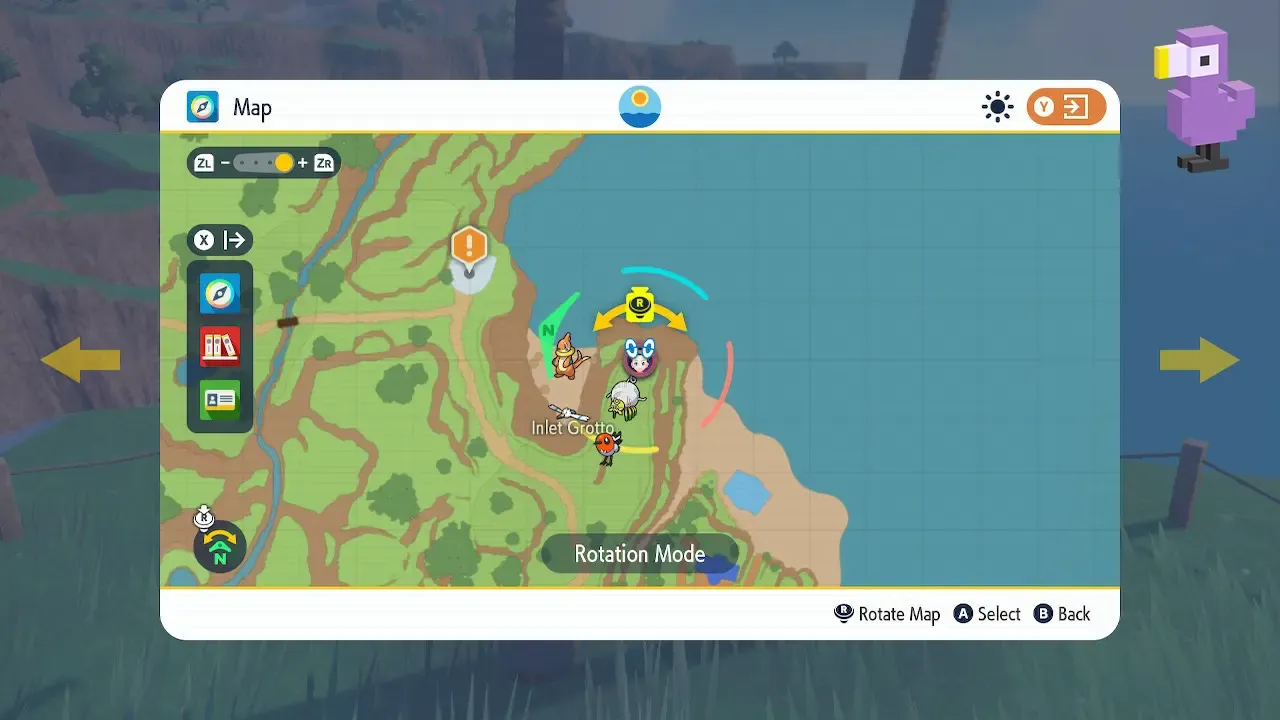This screenshot has width=1280, height=720.
Task: Select the Buizel icon on the map
Action: click(568, 356)
